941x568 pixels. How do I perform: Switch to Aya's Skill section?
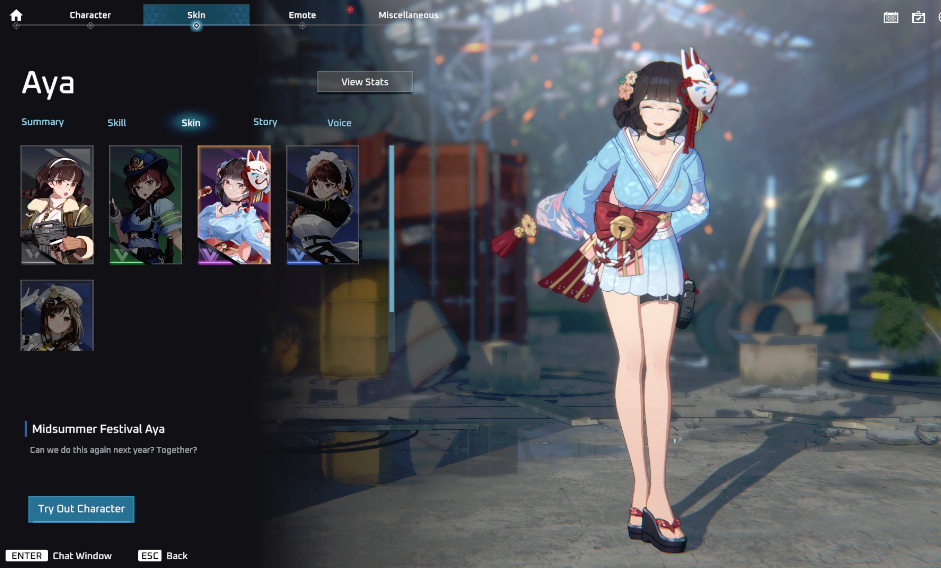coord(117,123)
